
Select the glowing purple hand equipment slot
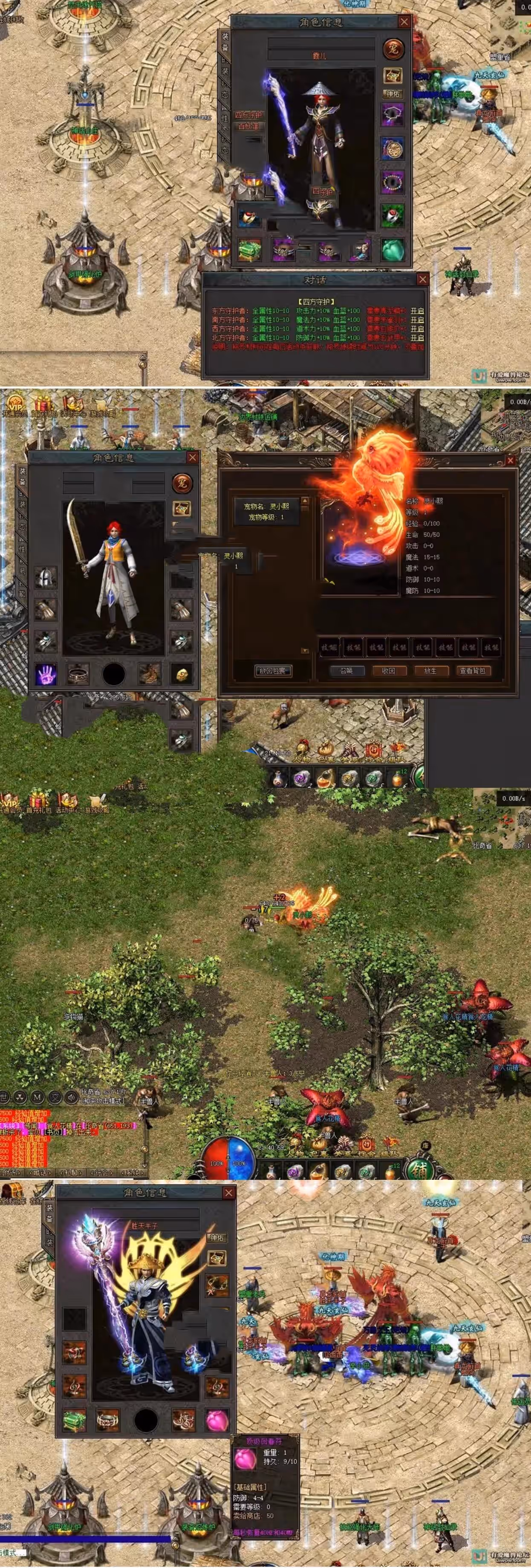point(45,674)
